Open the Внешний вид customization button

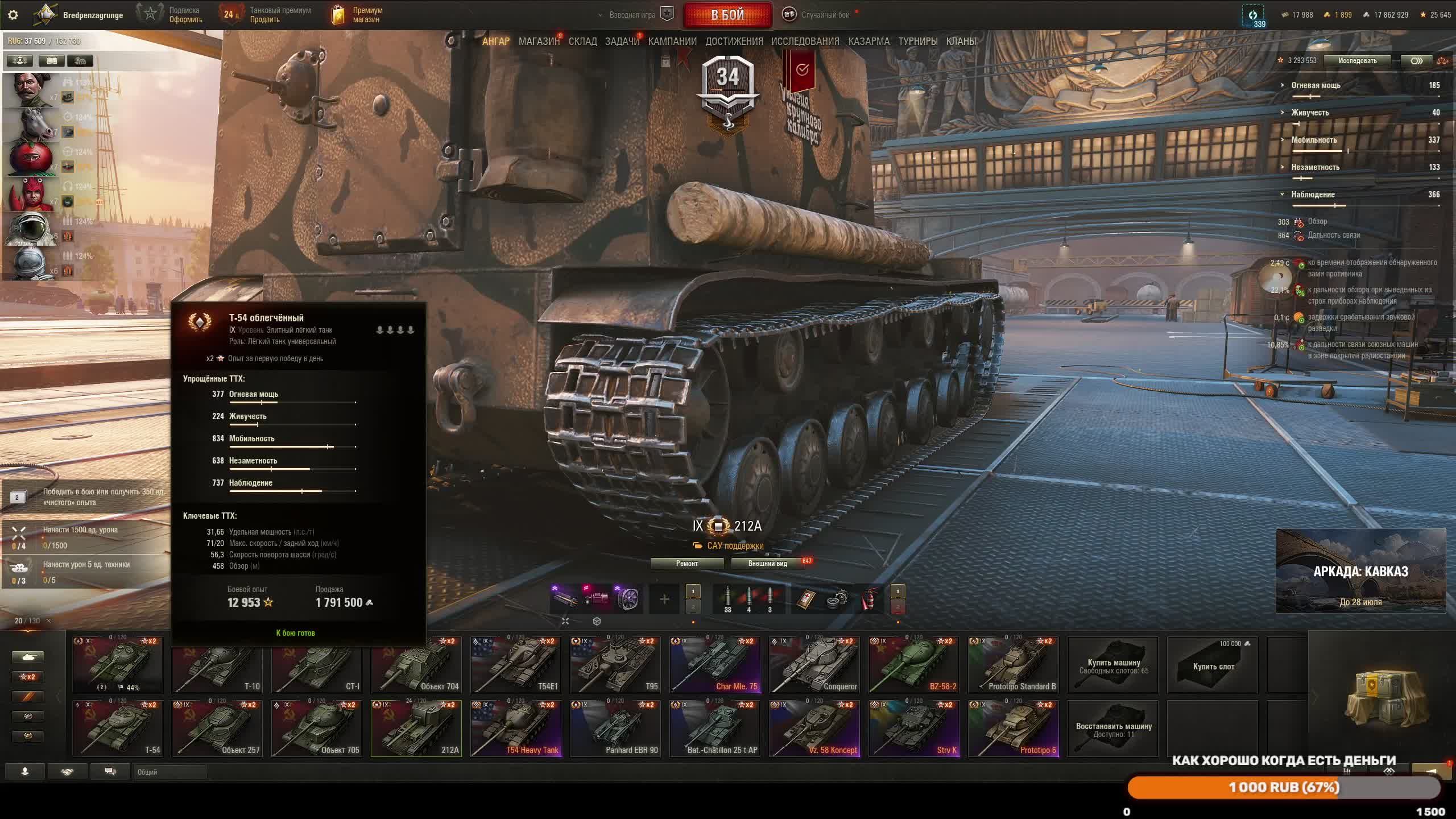coord(767,563)
